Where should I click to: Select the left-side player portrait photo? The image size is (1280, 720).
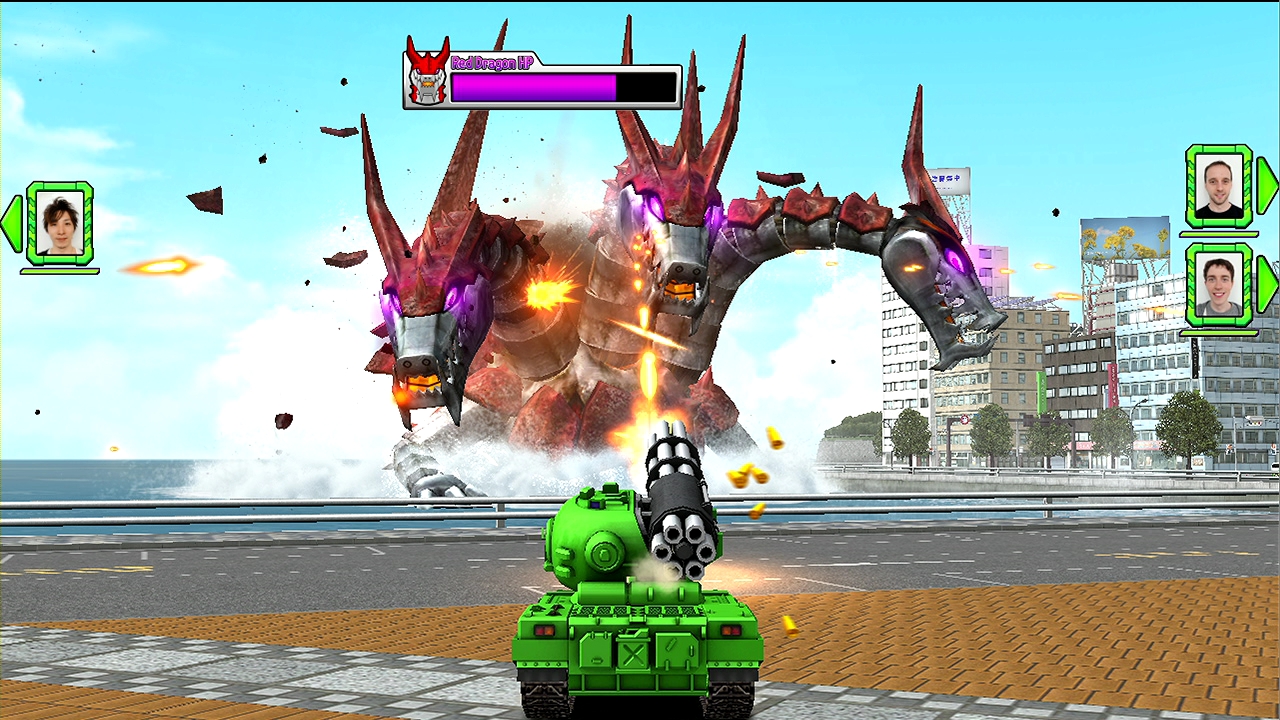tap(62, 224)
